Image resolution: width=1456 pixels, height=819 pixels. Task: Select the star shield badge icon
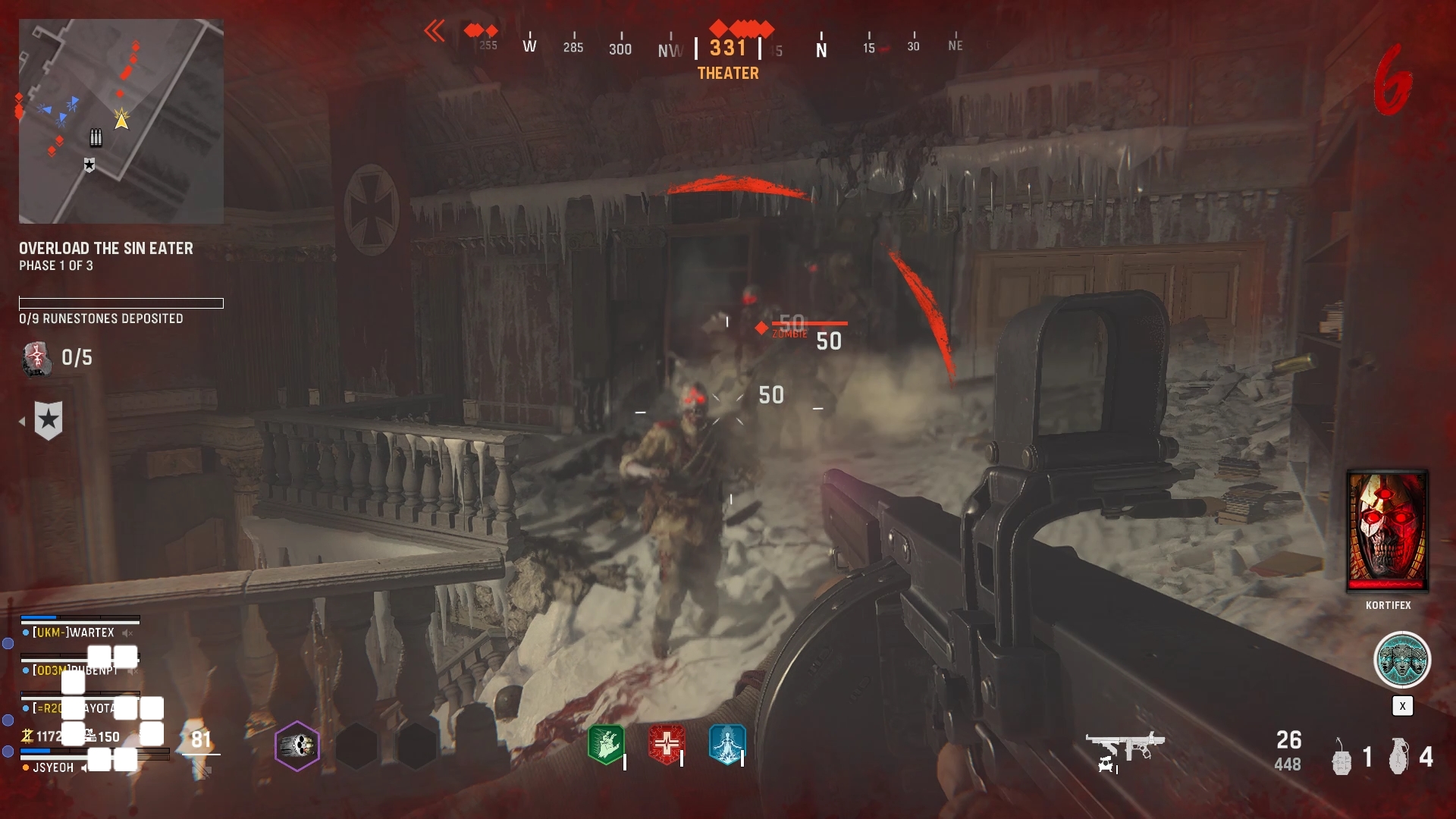pos(49,420)
